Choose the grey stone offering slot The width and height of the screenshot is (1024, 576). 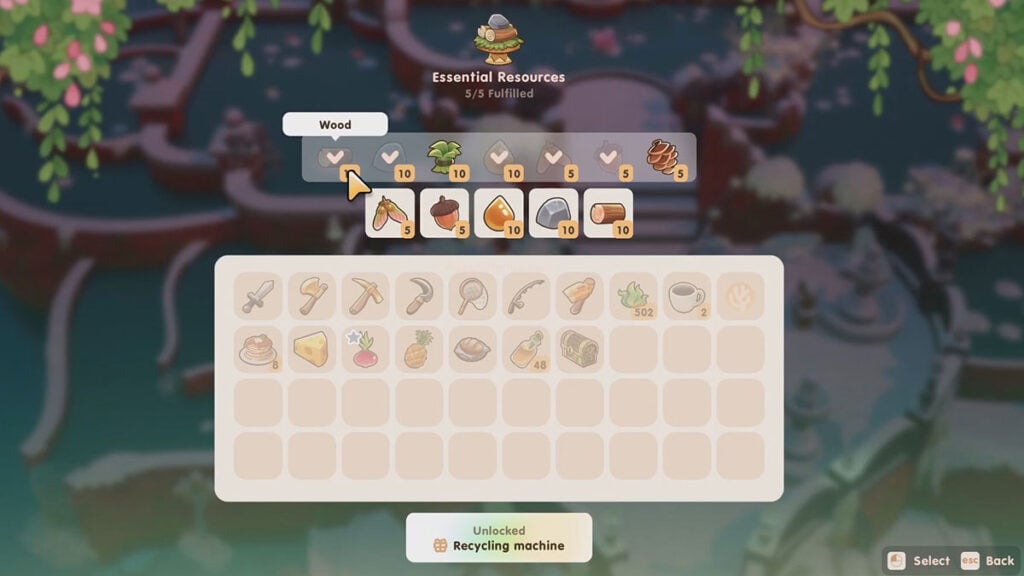pos(553,213)
